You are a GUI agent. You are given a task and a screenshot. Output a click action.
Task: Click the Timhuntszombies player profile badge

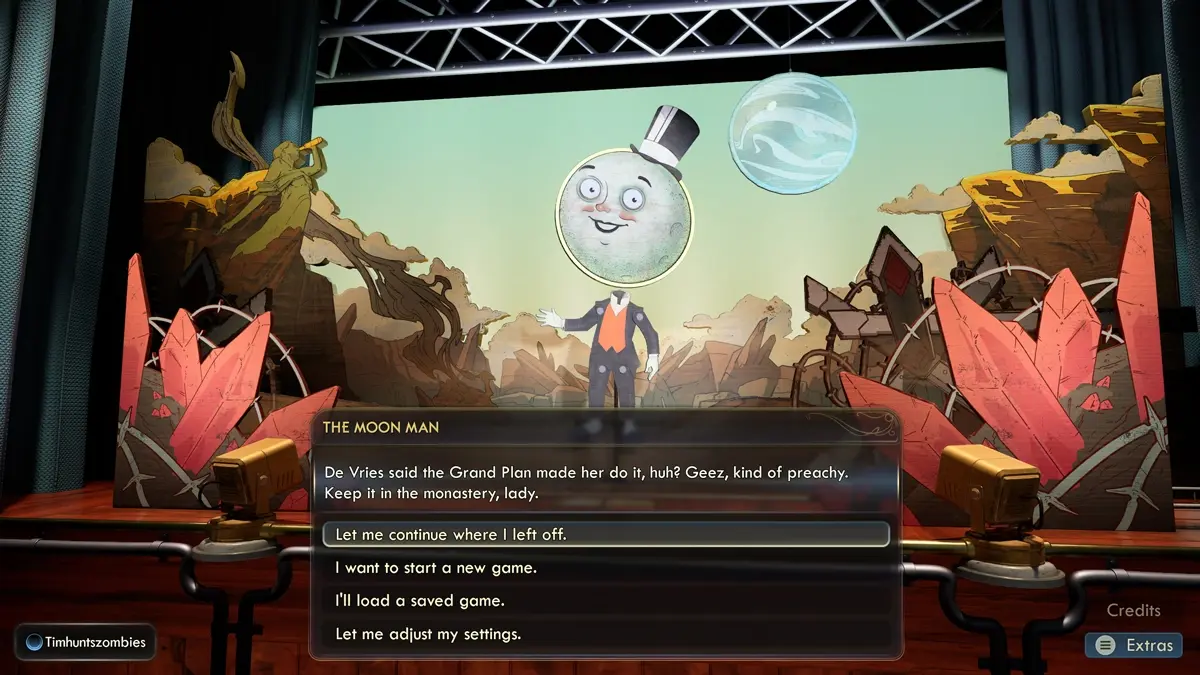[86, 643]
